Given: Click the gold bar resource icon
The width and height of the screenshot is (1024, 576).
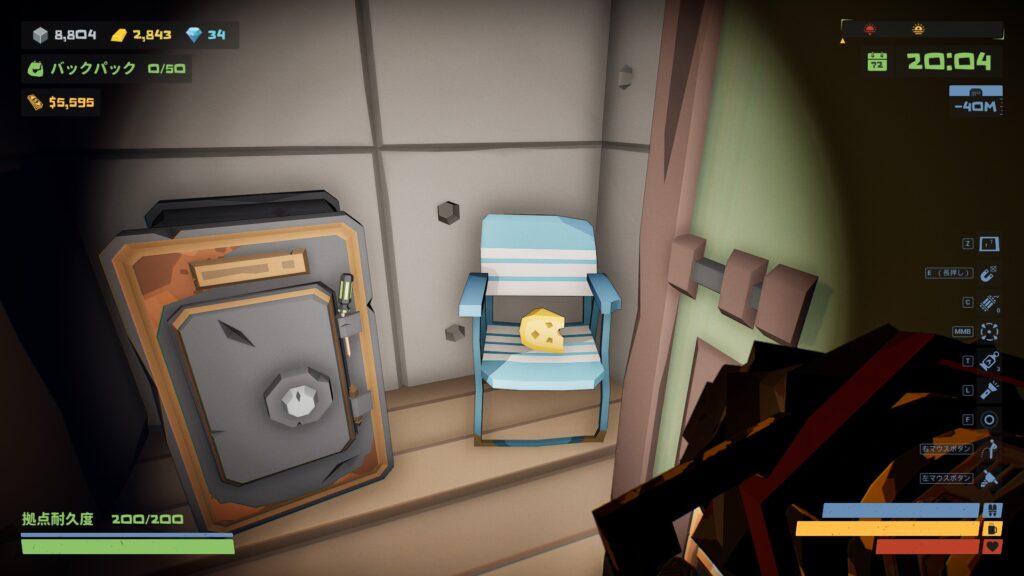Looking at the screenshot, I should (x=118, y=35).
